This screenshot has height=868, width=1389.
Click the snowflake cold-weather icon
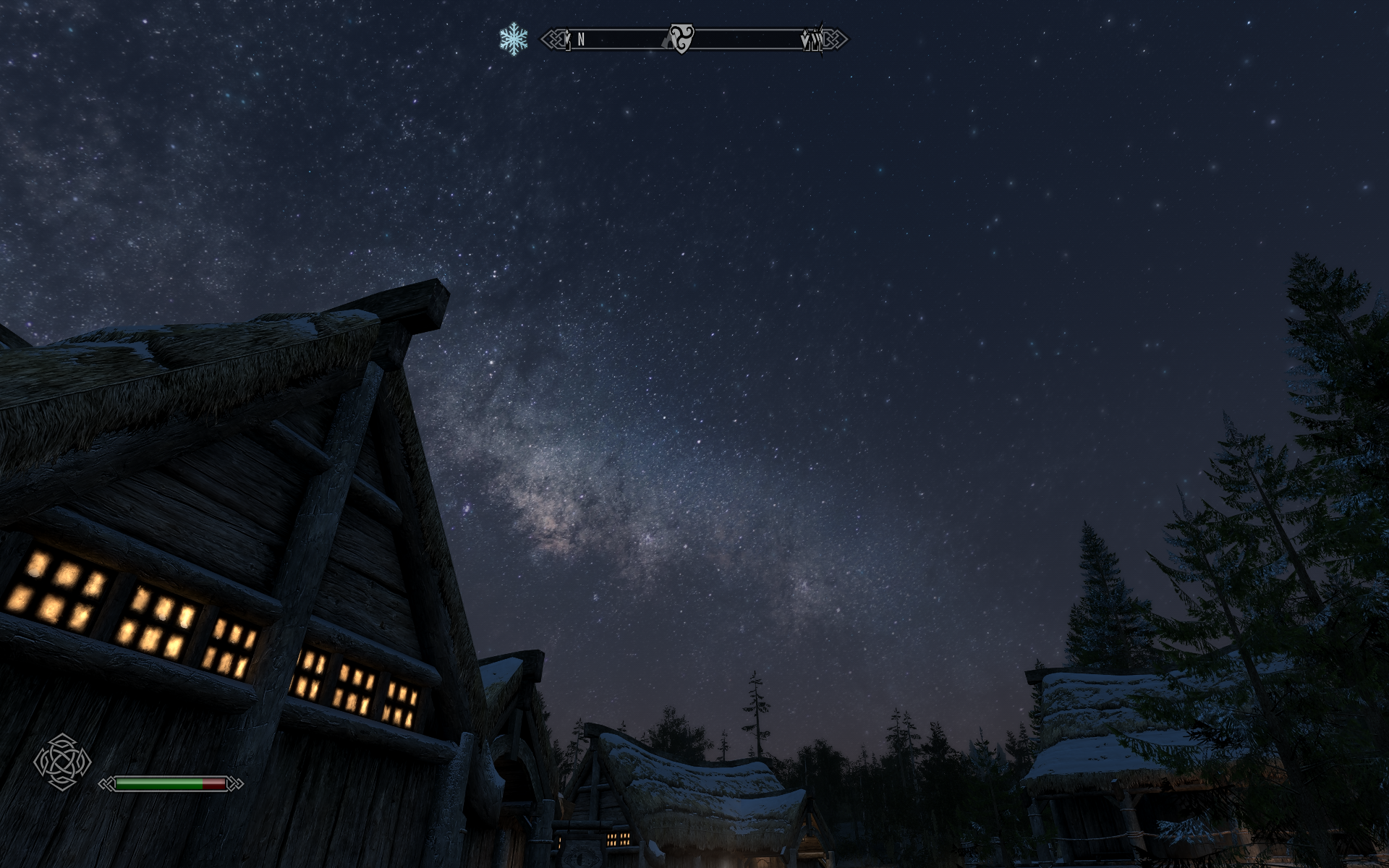pyautogui.click(x=513, y=38)
